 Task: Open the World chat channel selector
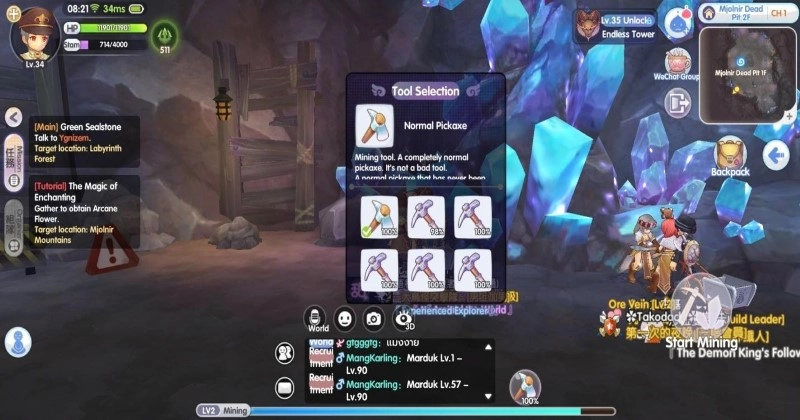point(318,318)
